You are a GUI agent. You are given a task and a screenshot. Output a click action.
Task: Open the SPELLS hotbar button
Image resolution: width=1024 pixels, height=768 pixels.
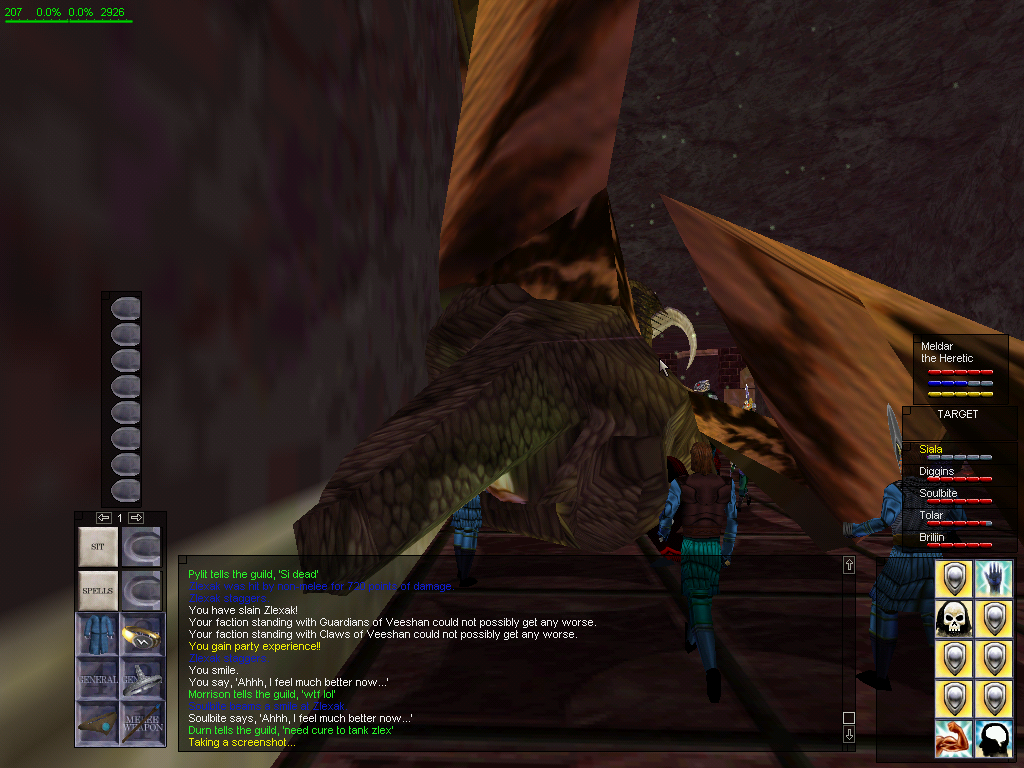click(98, 591)
